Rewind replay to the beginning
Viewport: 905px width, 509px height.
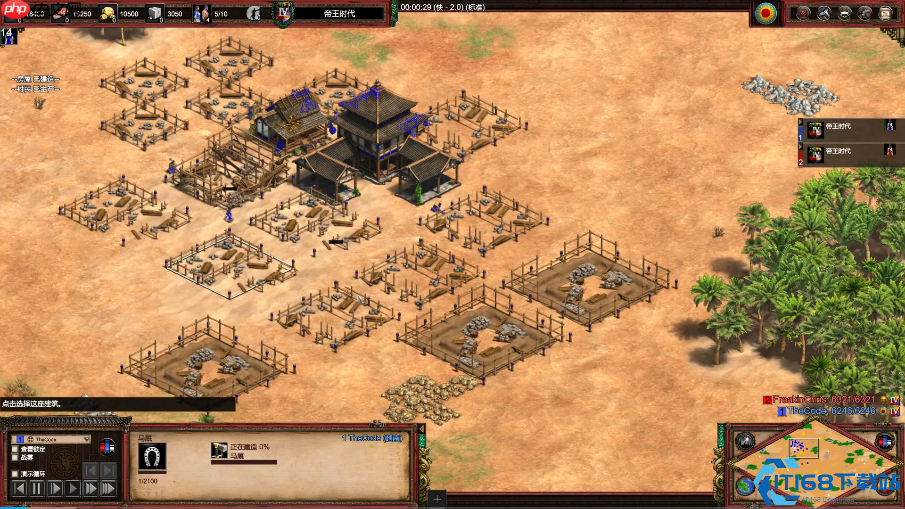17,488
